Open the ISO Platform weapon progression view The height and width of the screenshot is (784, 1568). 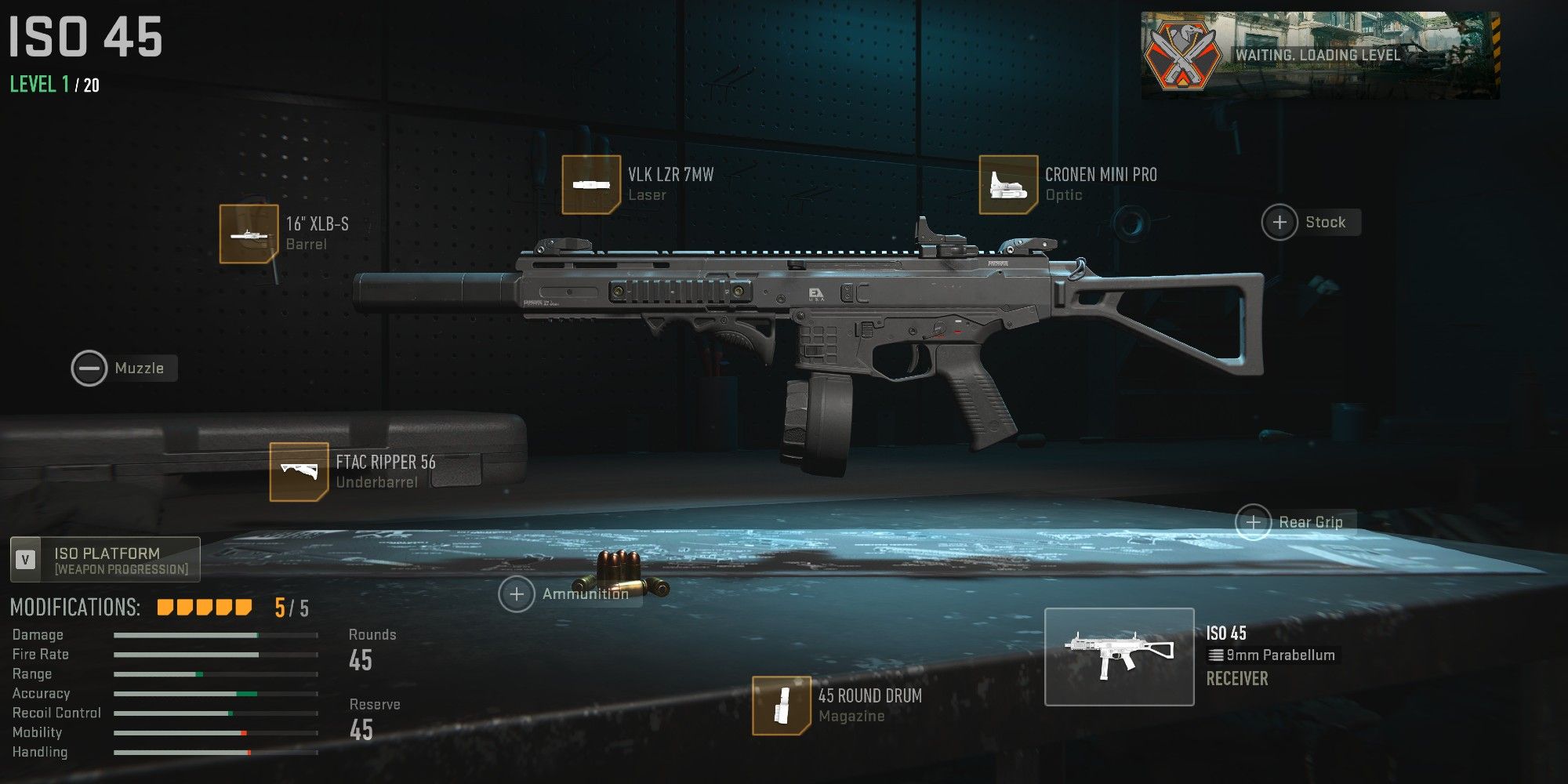[x=104, y=558]
